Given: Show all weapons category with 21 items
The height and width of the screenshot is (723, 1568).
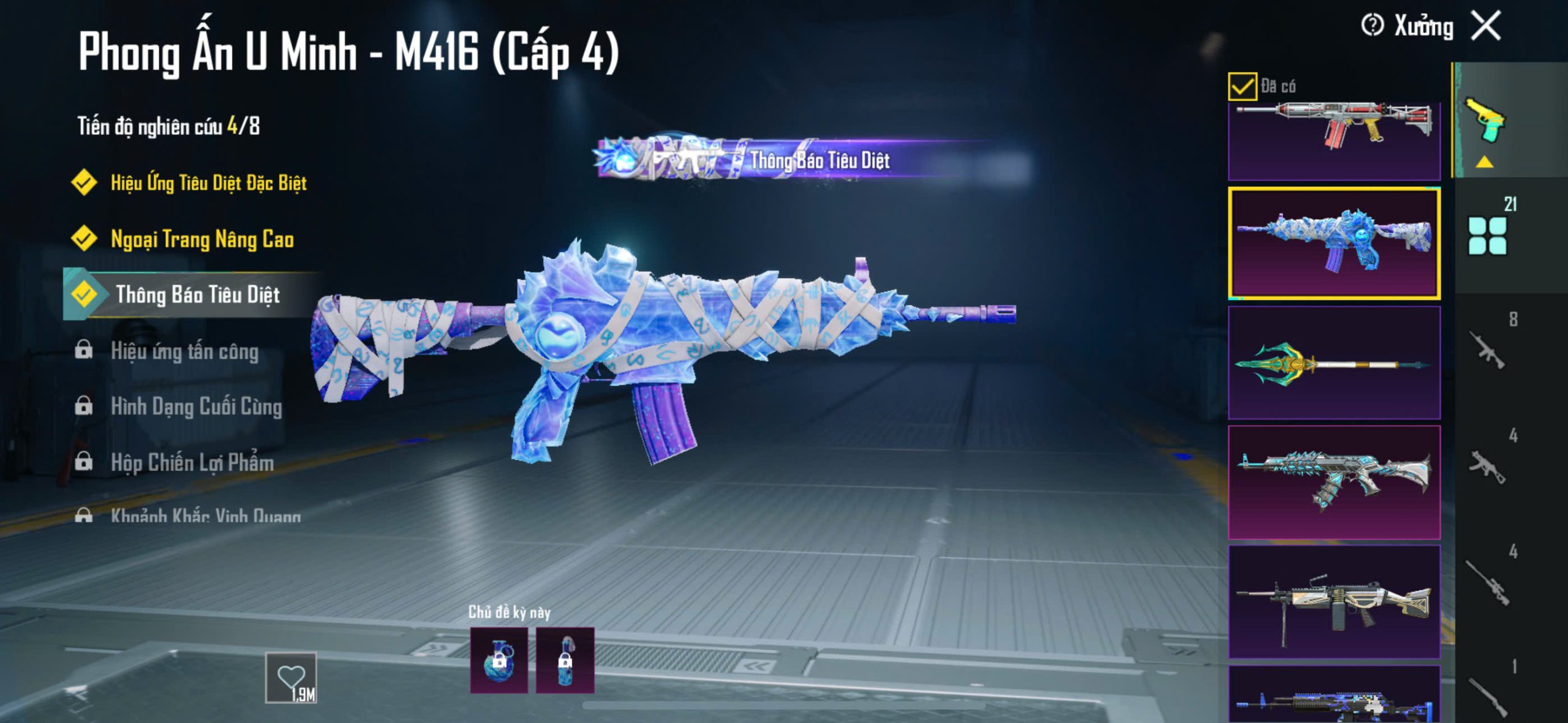Looking at the screenshot, I should [x=1488, y=234].
